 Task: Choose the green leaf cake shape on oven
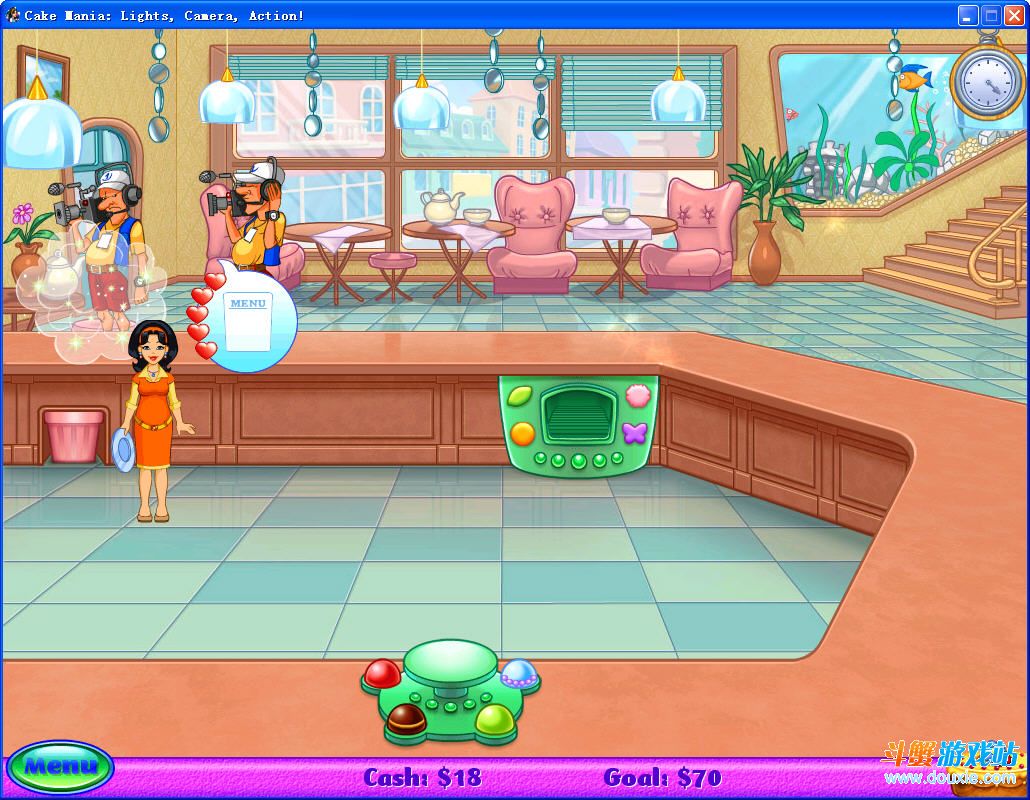(x=519, y=396)
